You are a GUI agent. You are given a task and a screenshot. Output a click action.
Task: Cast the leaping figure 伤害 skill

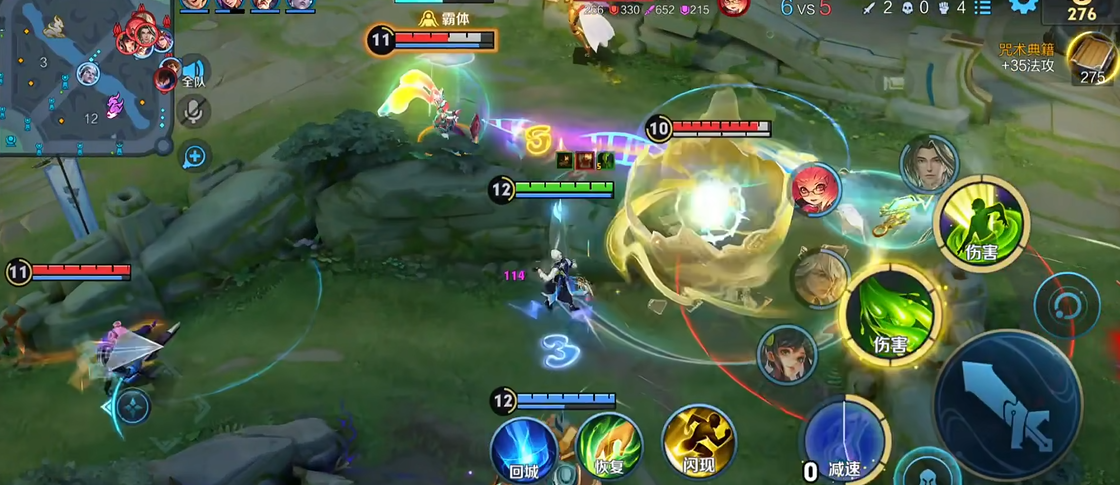point(982,223)
